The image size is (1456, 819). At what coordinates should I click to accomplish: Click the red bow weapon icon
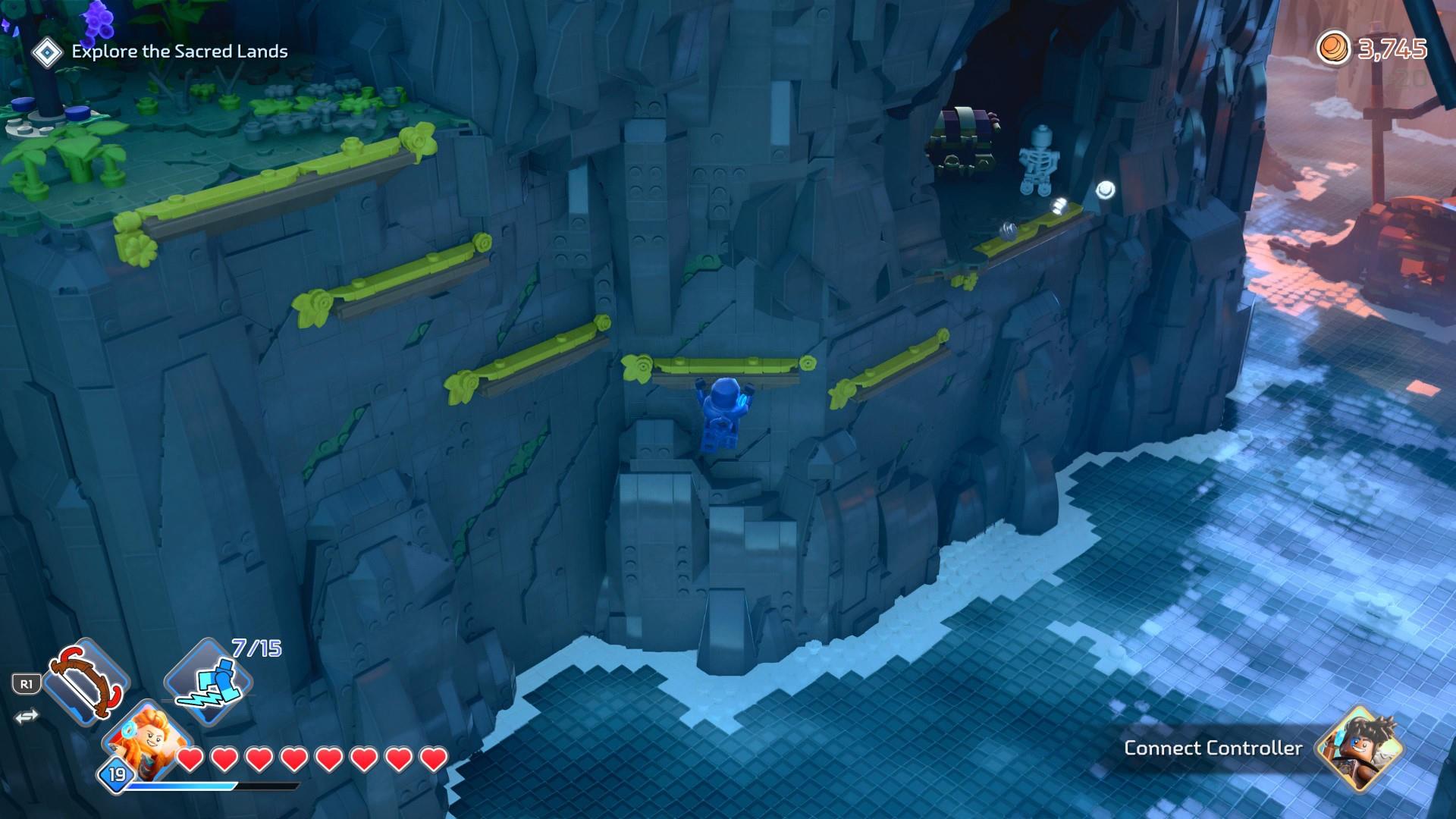point(85,681)
